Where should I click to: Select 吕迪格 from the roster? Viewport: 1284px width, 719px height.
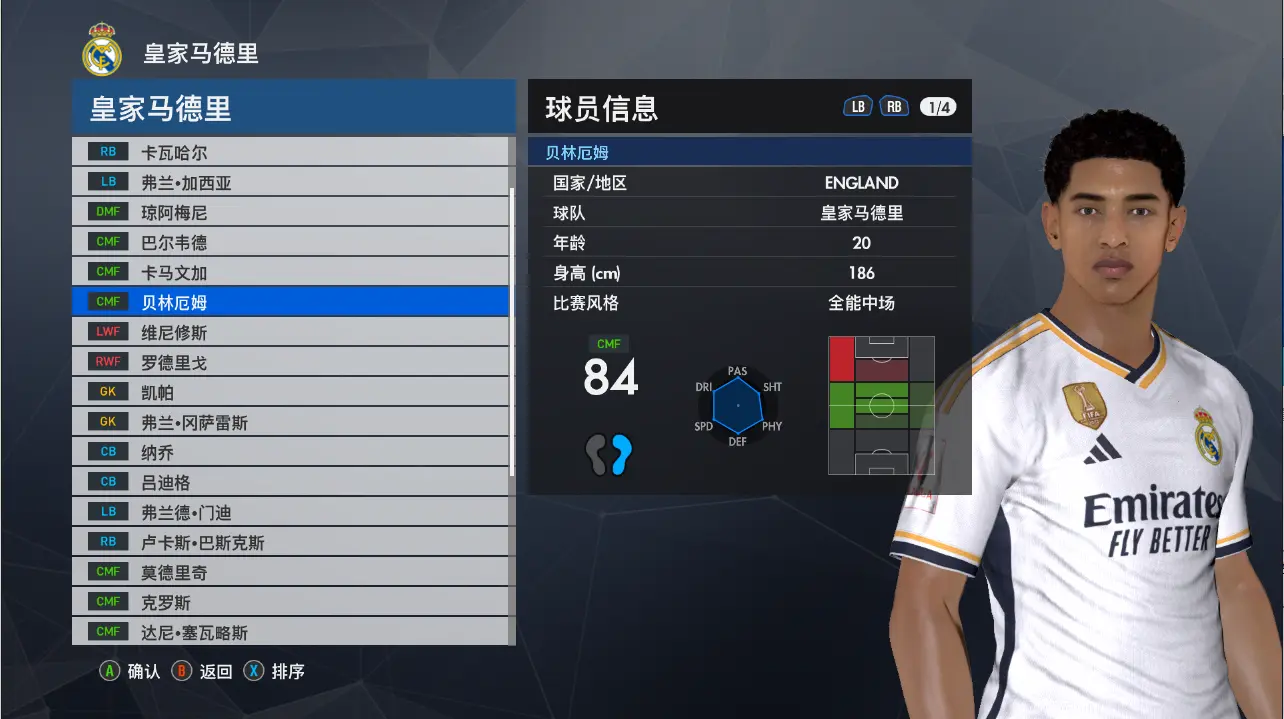(x=290, y=482)
